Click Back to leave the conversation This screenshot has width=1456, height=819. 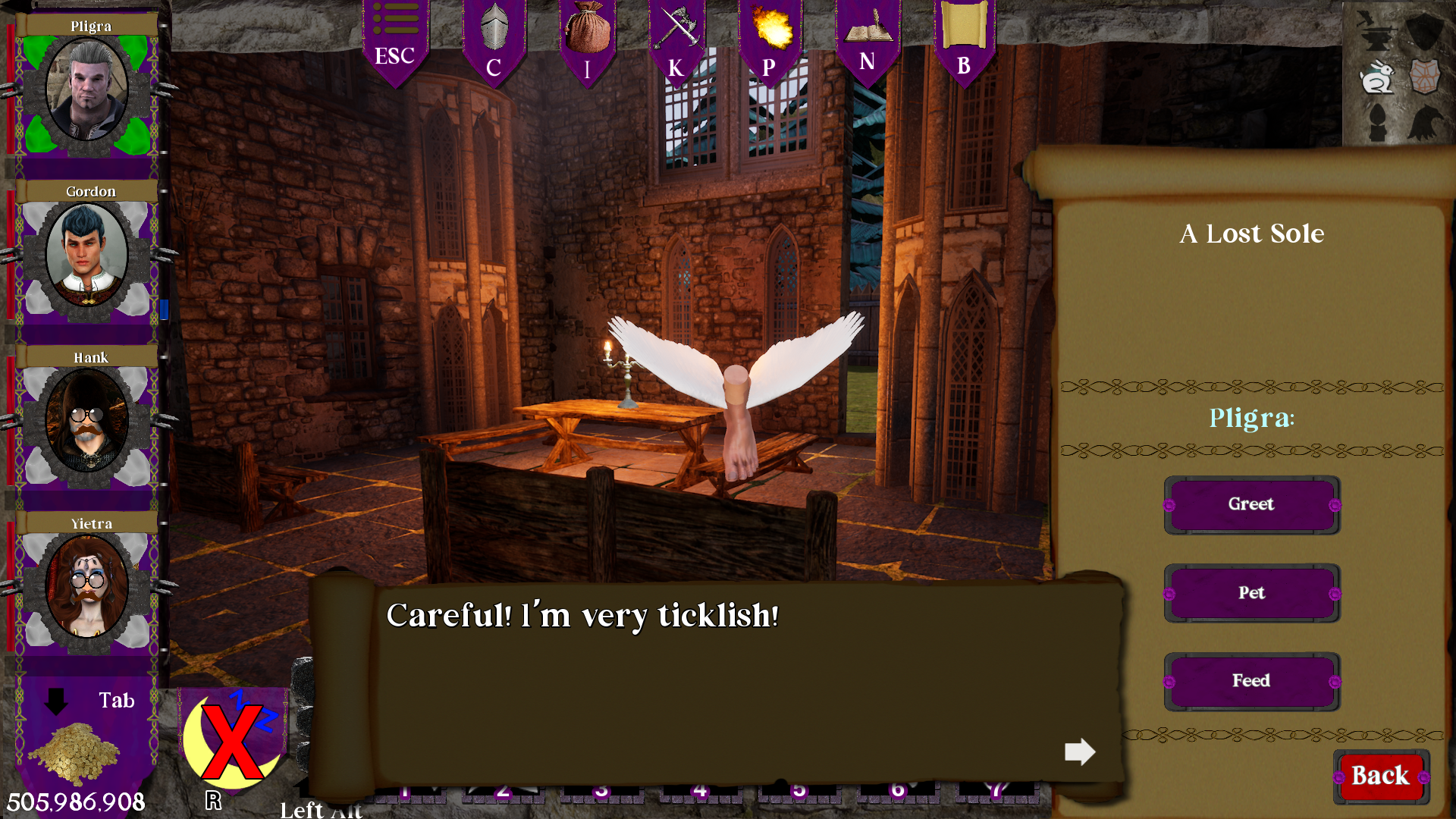[x=1380, y=776]
